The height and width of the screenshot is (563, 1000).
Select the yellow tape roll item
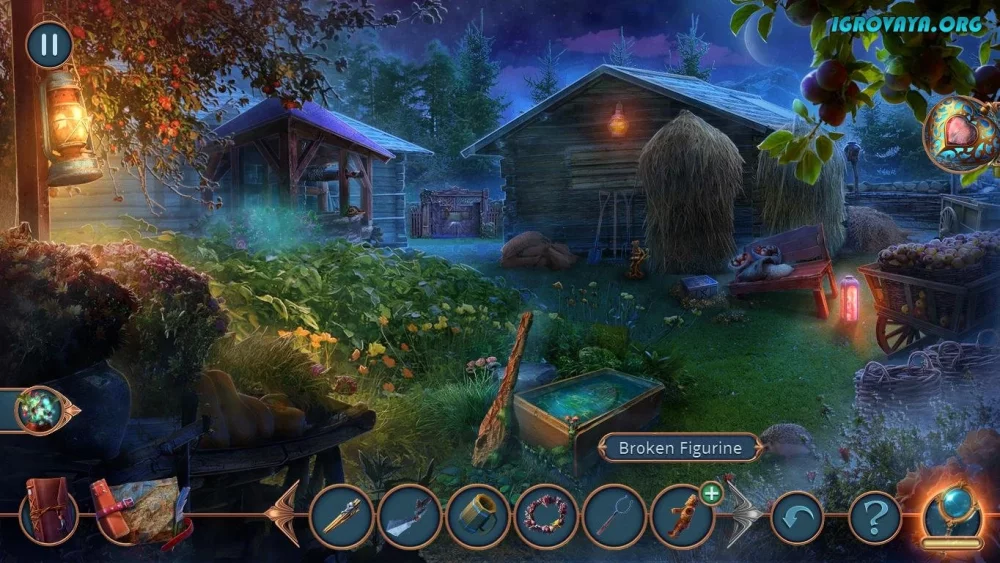click(x=478, y=516)
